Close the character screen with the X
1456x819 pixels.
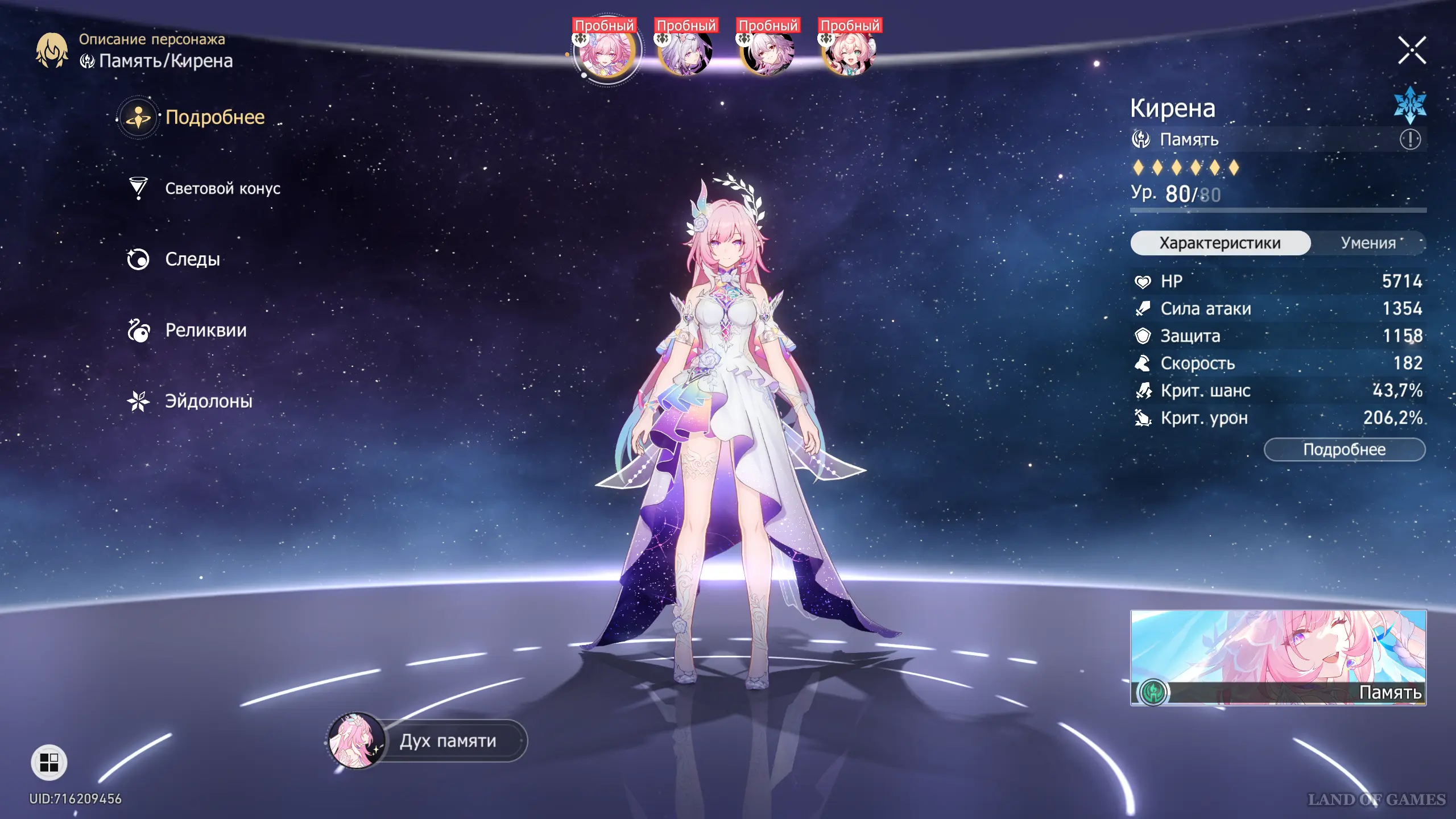tap(1412, 51)
